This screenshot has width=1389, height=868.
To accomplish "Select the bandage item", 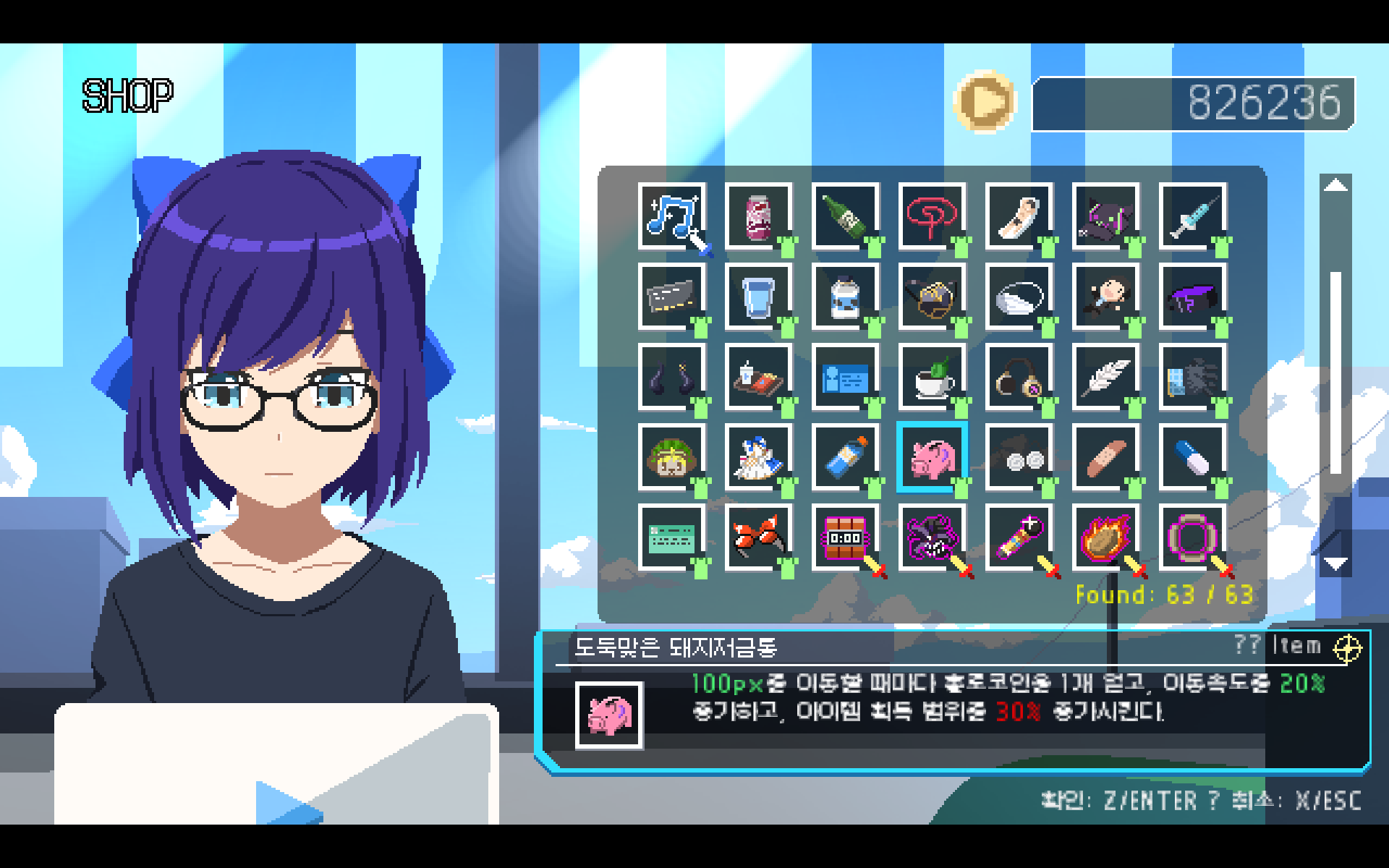I will click(1105, 457).
